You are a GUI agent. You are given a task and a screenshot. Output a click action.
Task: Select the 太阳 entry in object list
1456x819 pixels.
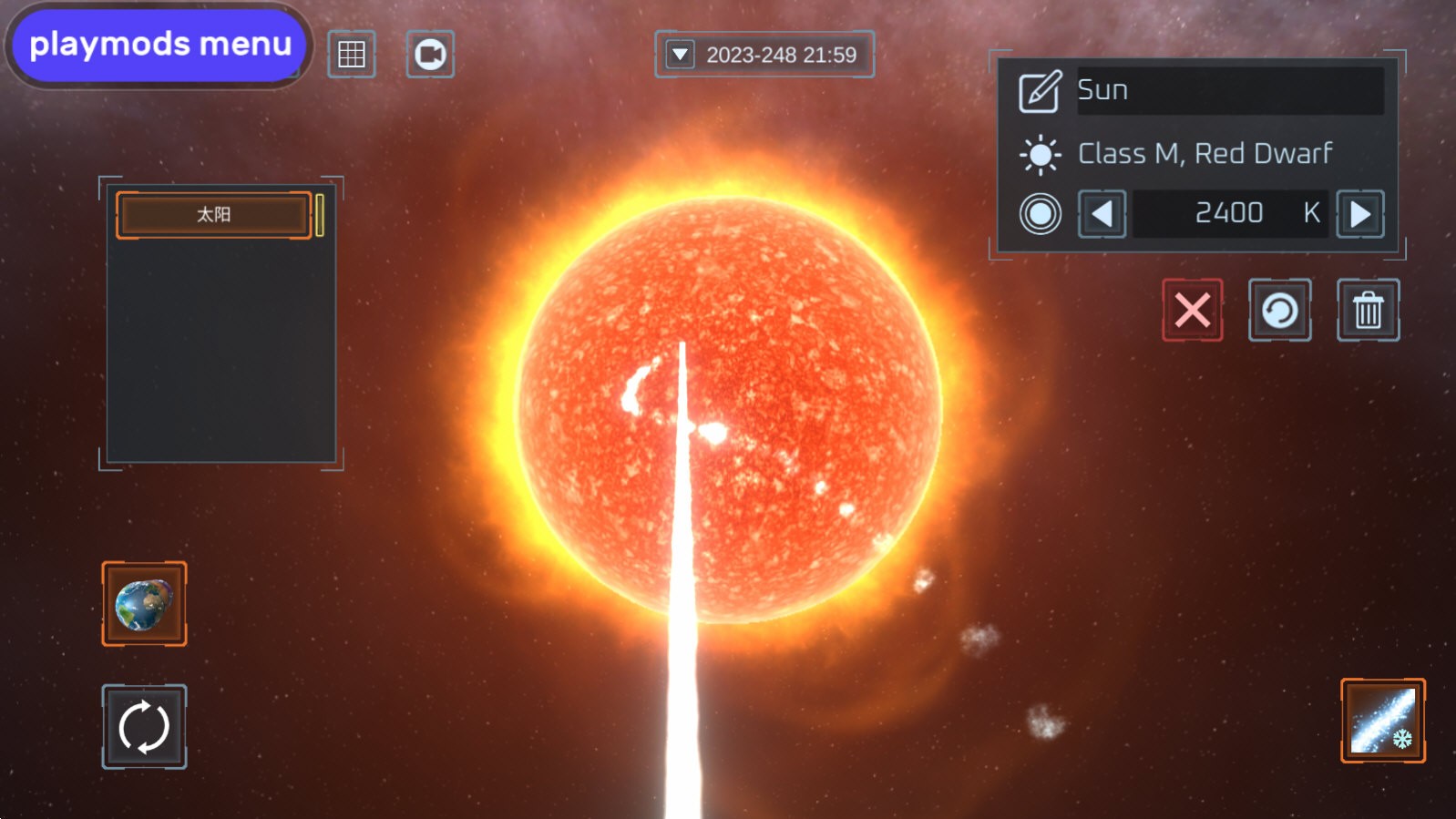pyautogui.click(x=214, y=215)
